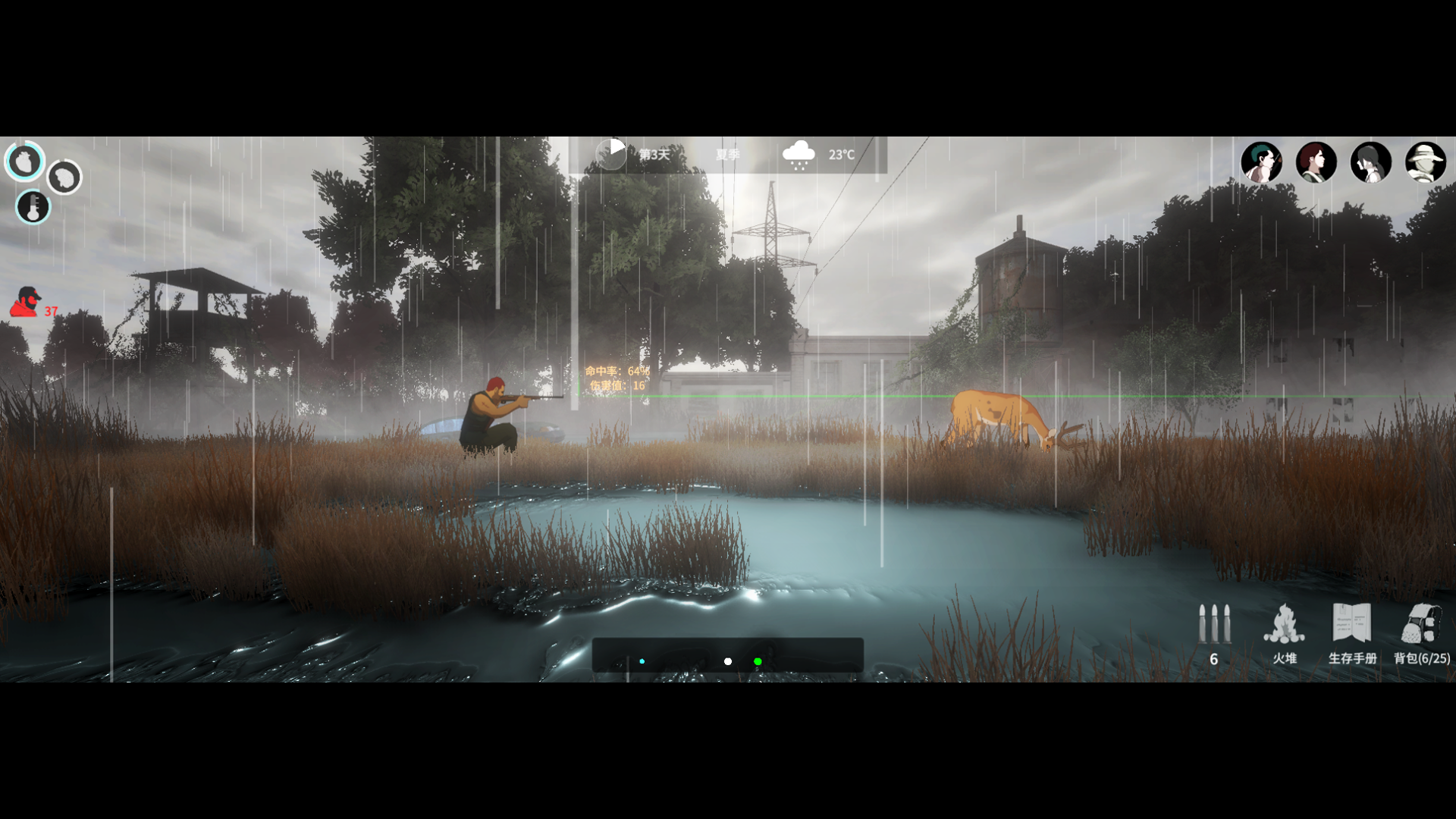The image size is (1456, 819).
Task: Select the red hunter icon marked 37
Action: (27, 302)
